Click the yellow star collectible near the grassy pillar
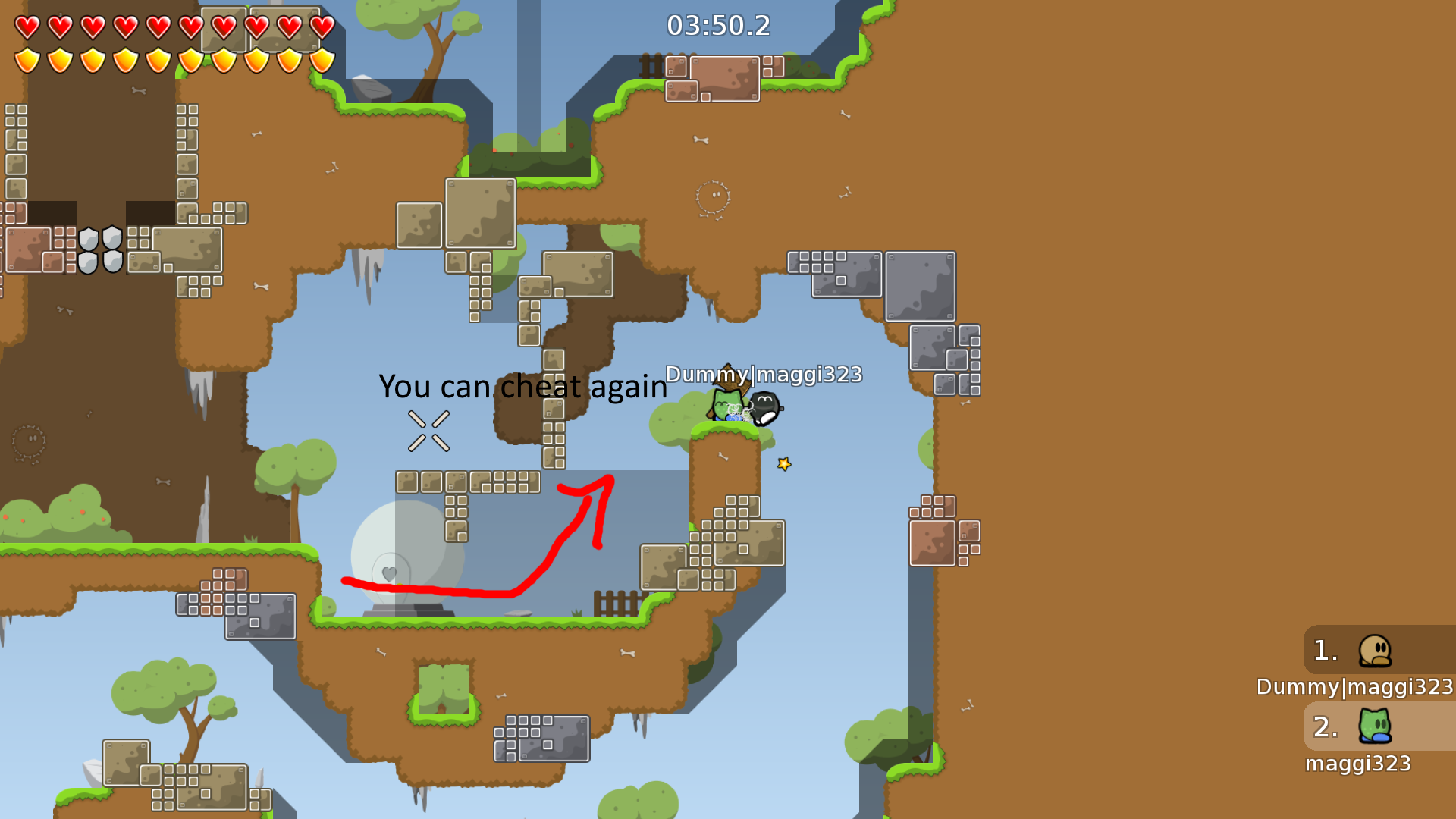 pyautogui.click(x=783, y=464)
